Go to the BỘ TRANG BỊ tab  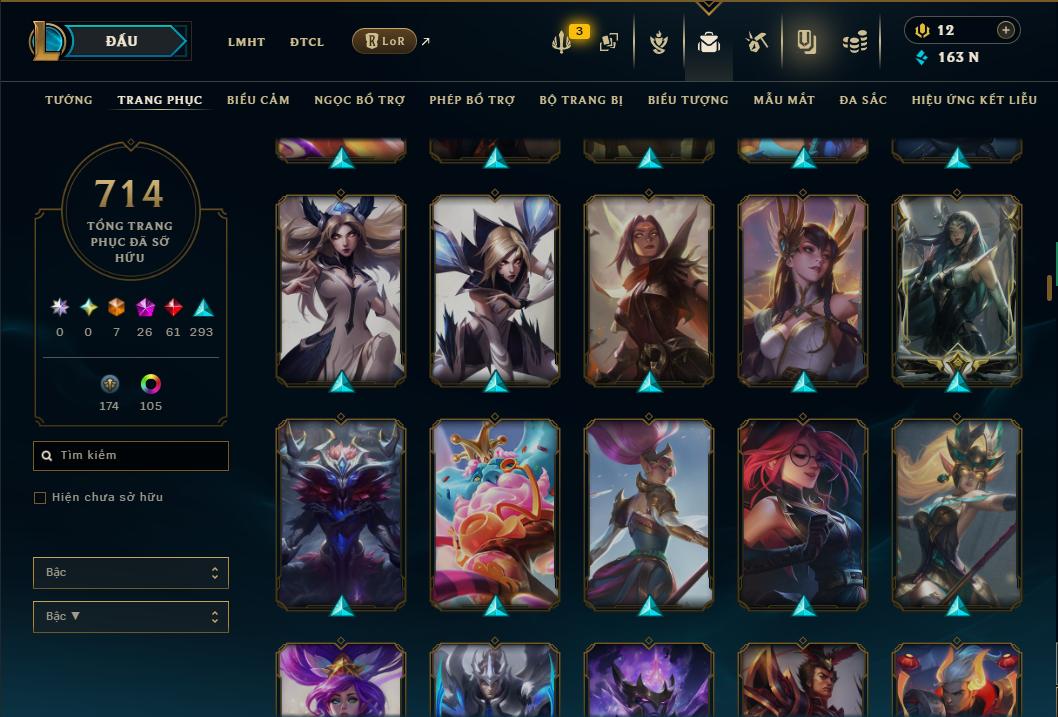pyautogui.click(x=581, y=100)
